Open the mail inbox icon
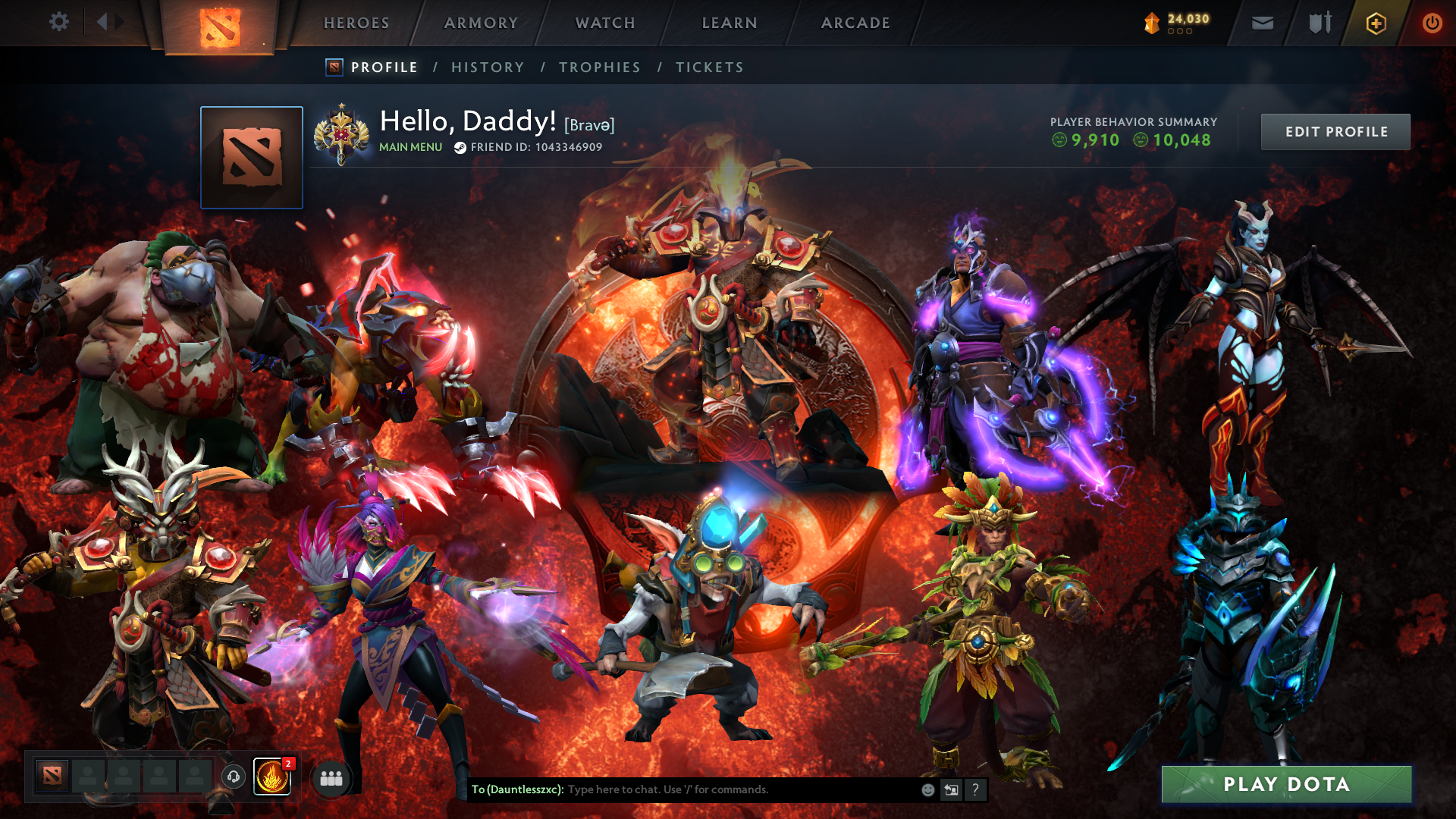This screenshot has width=1456, height=819. point(1261,23)
